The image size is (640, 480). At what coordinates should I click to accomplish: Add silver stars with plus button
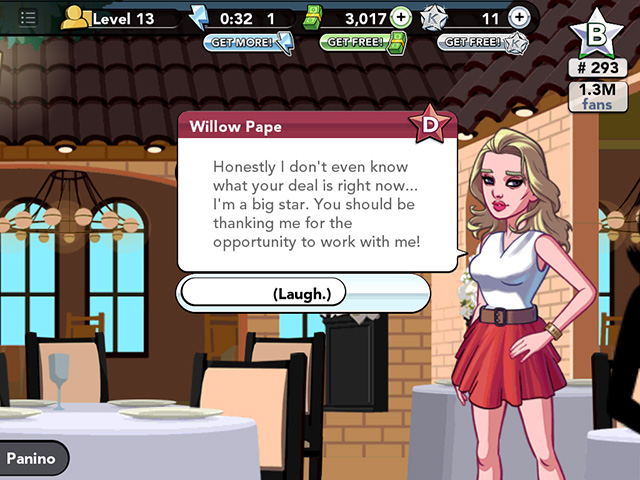(518, 18)
